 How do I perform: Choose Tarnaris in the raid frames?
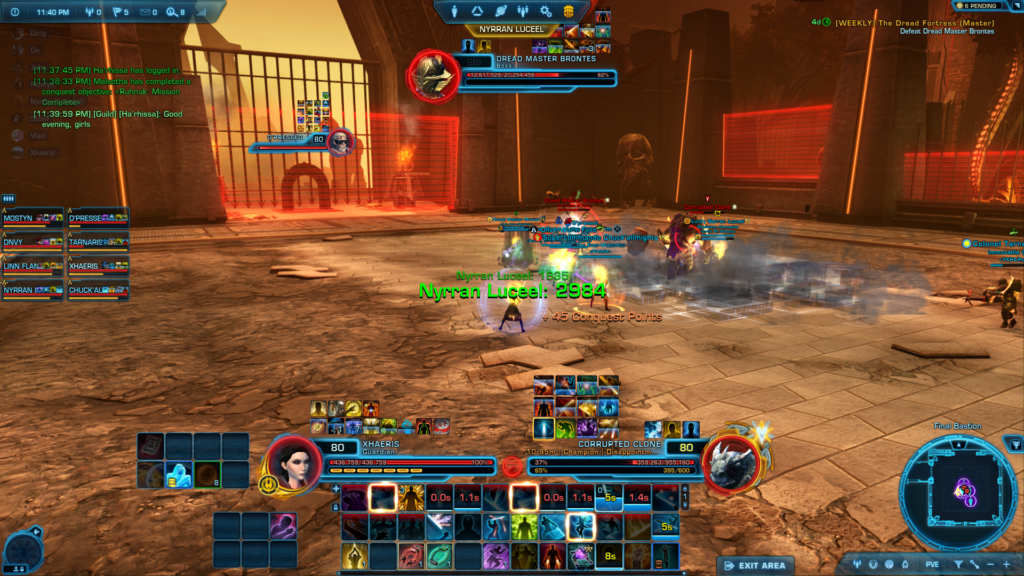coord(97,244)
